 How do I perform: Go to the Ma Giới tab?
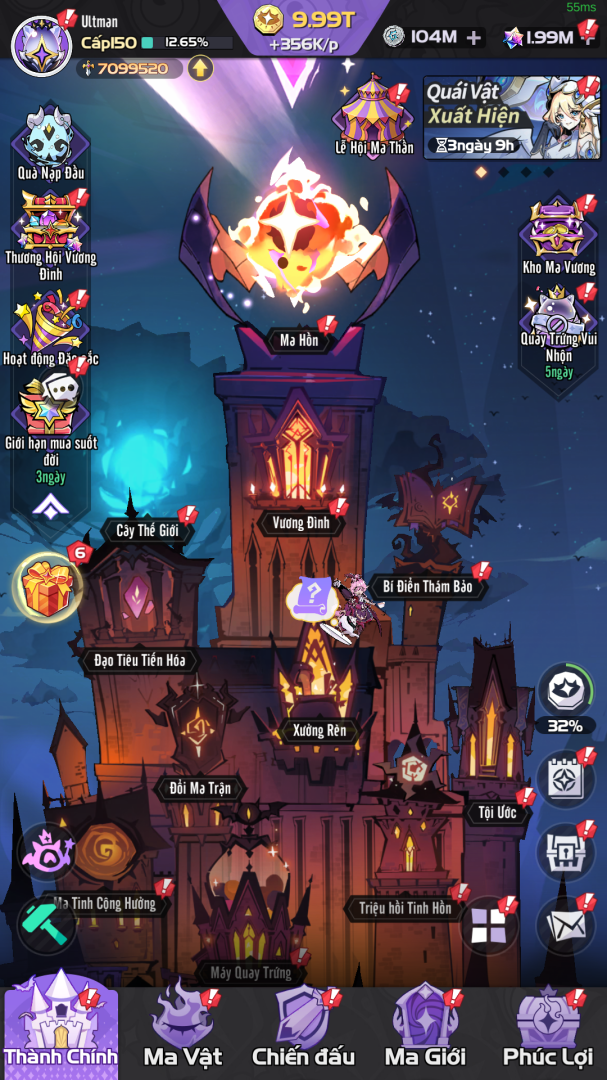click(425, 1028)
